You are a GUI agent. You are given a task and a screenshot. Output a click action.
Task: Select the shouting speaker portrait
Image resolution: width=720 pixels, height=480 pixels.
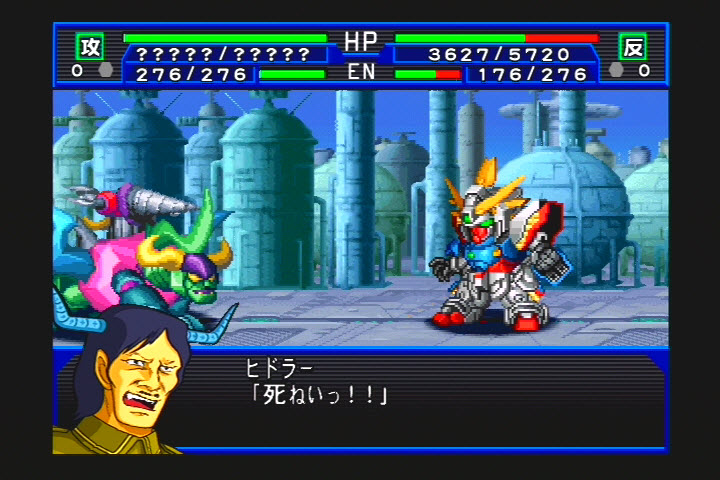pyautogui.click(x=125, y=385)
